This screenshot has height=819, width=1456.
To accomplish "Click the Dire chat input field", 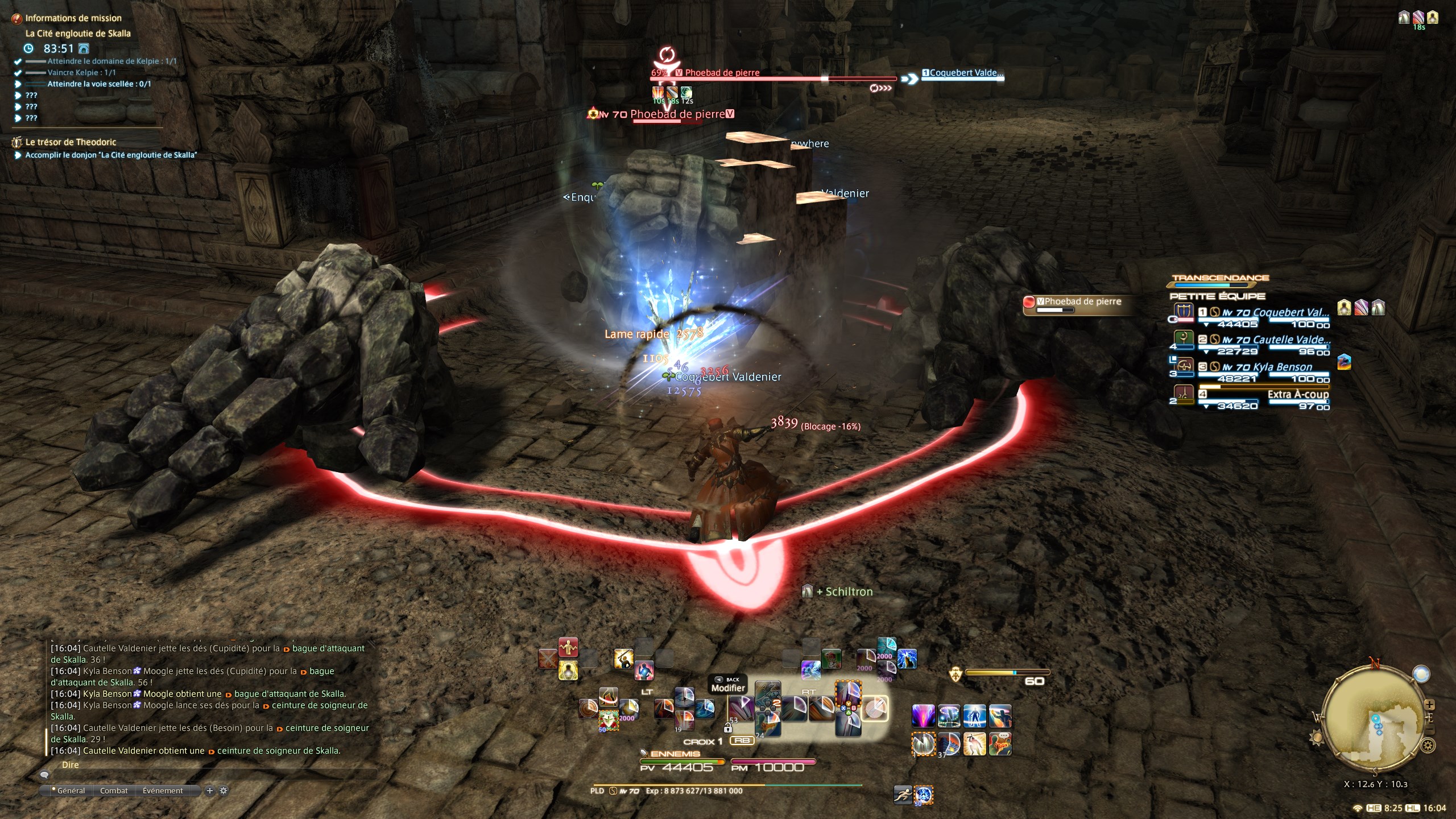I will pos(210,766).
